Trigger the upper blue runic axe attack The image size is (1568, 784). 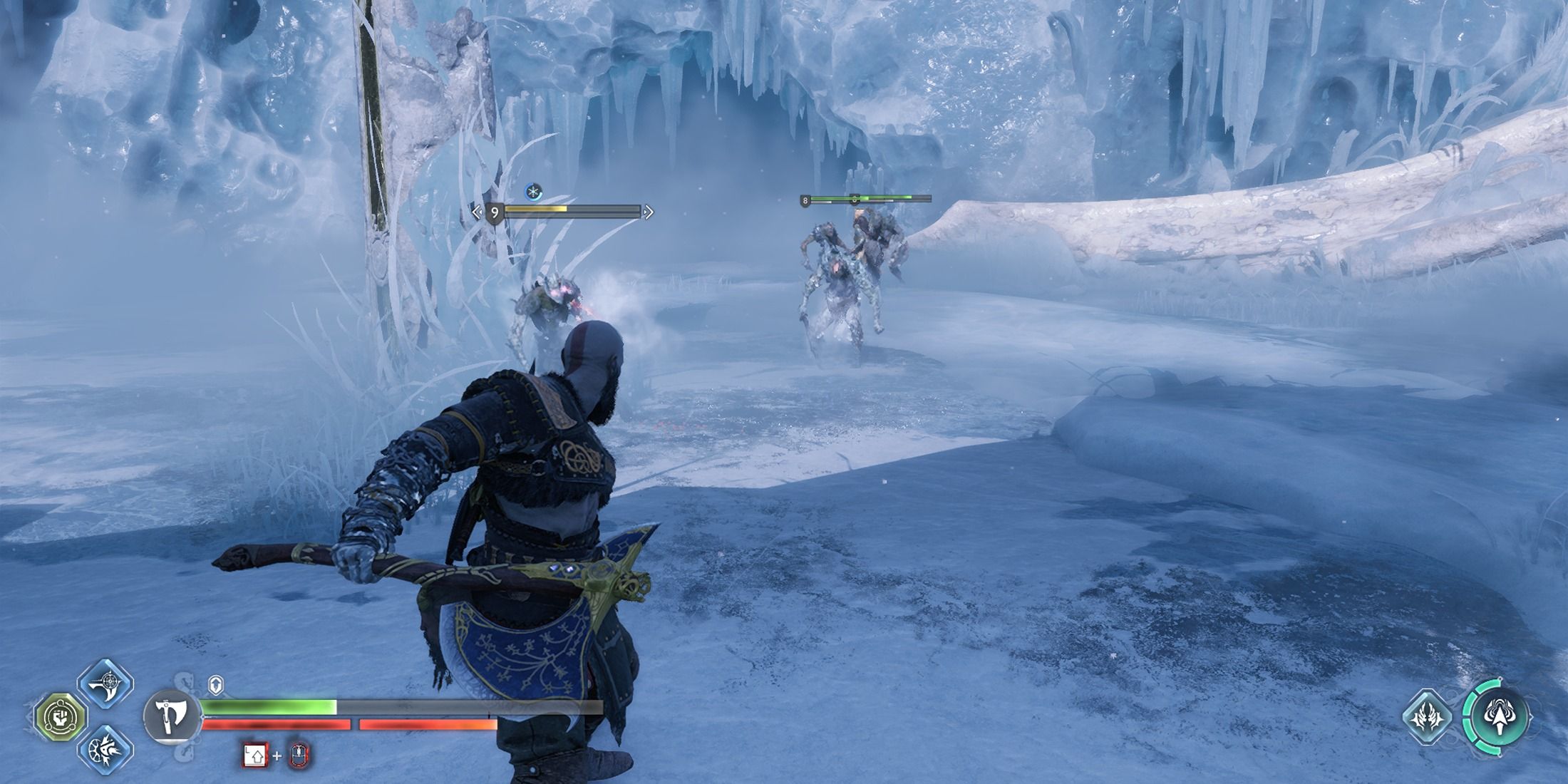106,684
